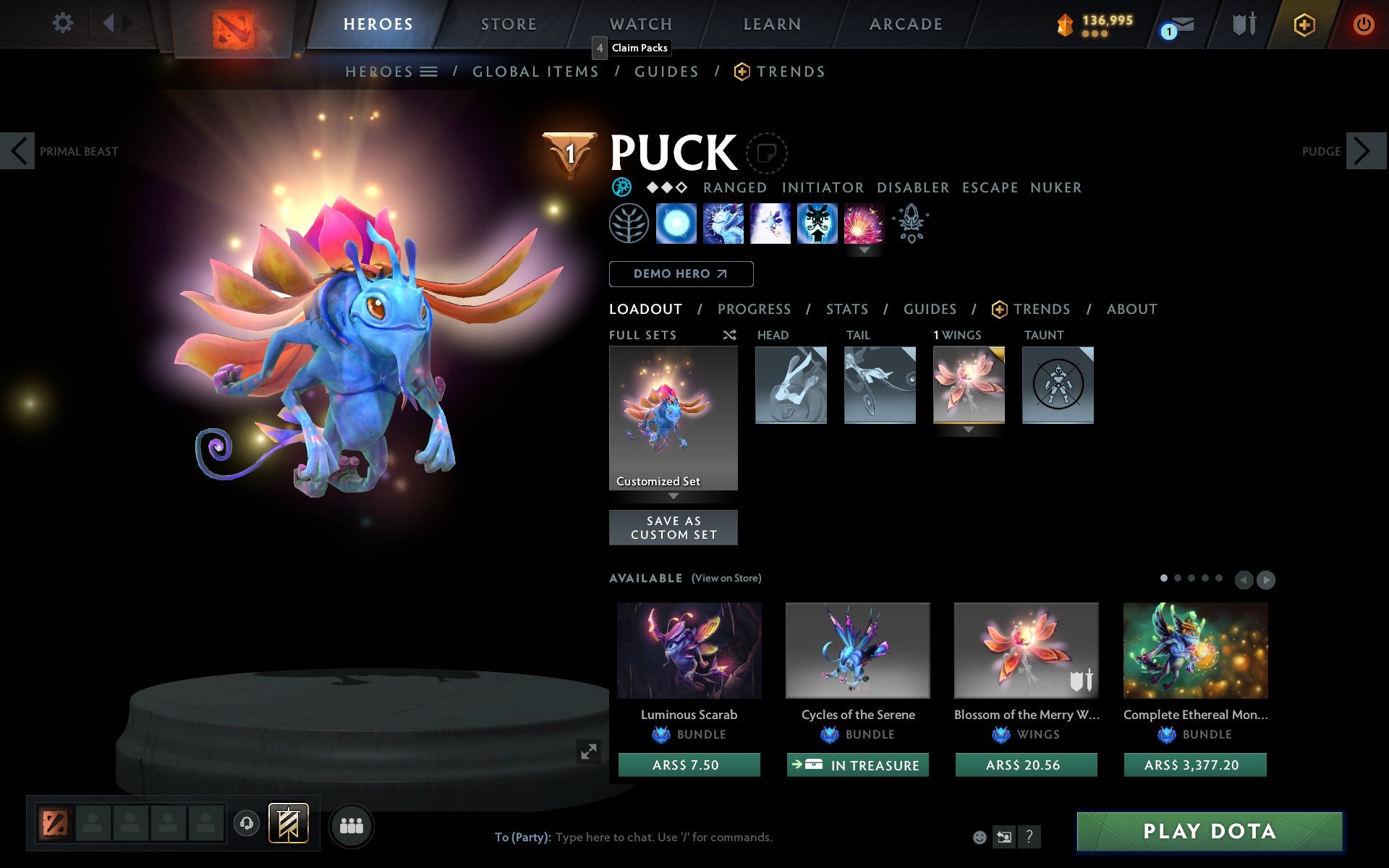The image size is (1389, 868).
Task: Open the Watch section in the top menu
Action: coord(640,23)
